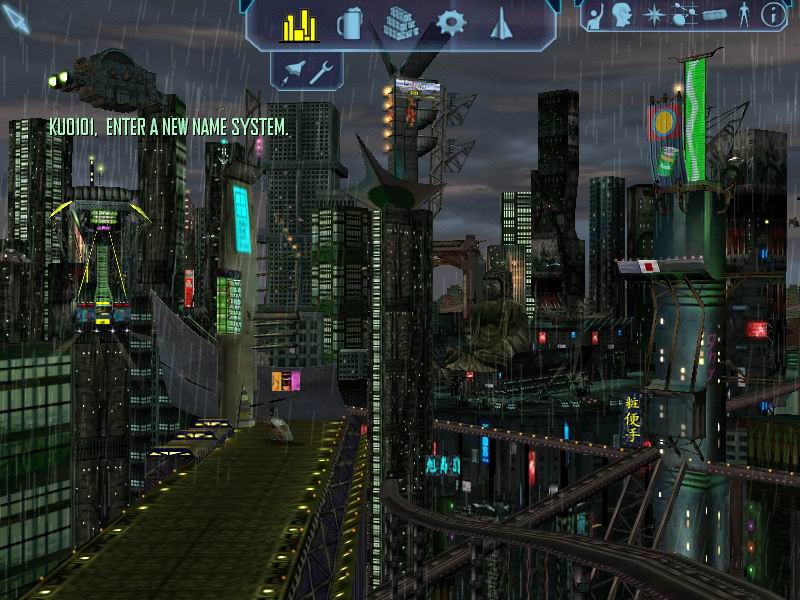Open the cargo block inventory icon
The image size is (800, 600).
click(713, 15)
